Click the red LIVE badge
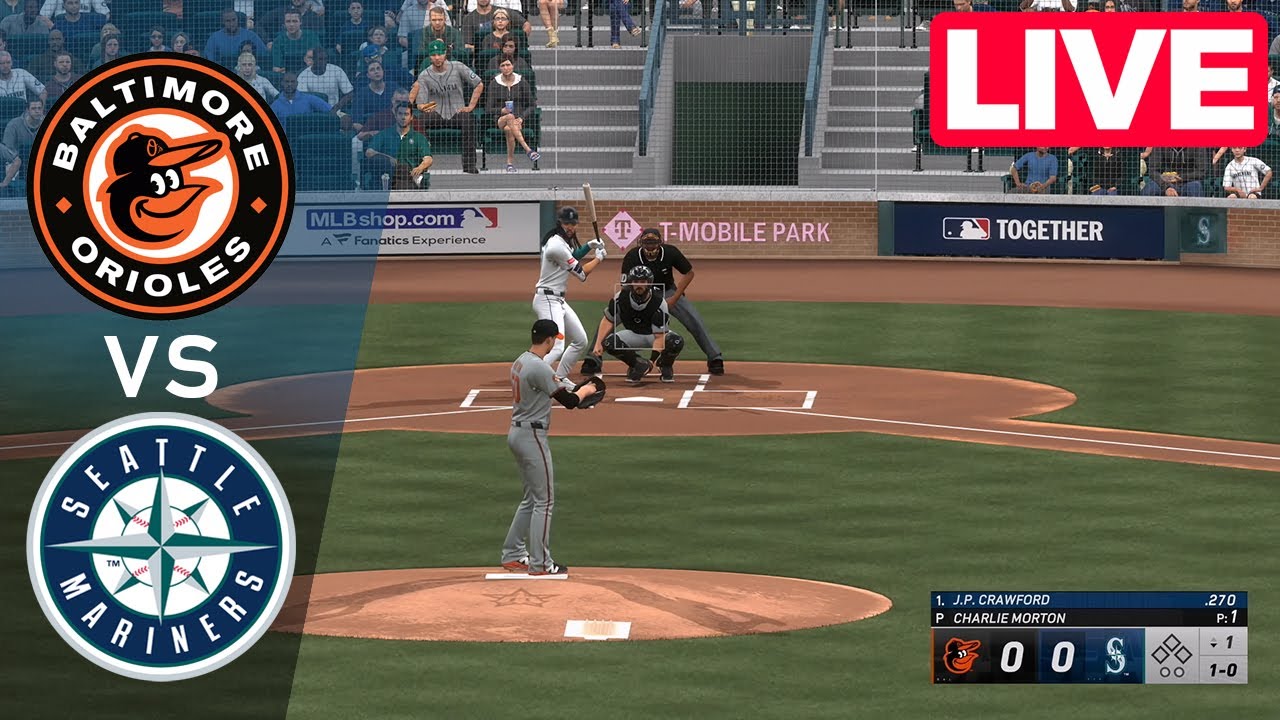 (x=1098, y=79)
